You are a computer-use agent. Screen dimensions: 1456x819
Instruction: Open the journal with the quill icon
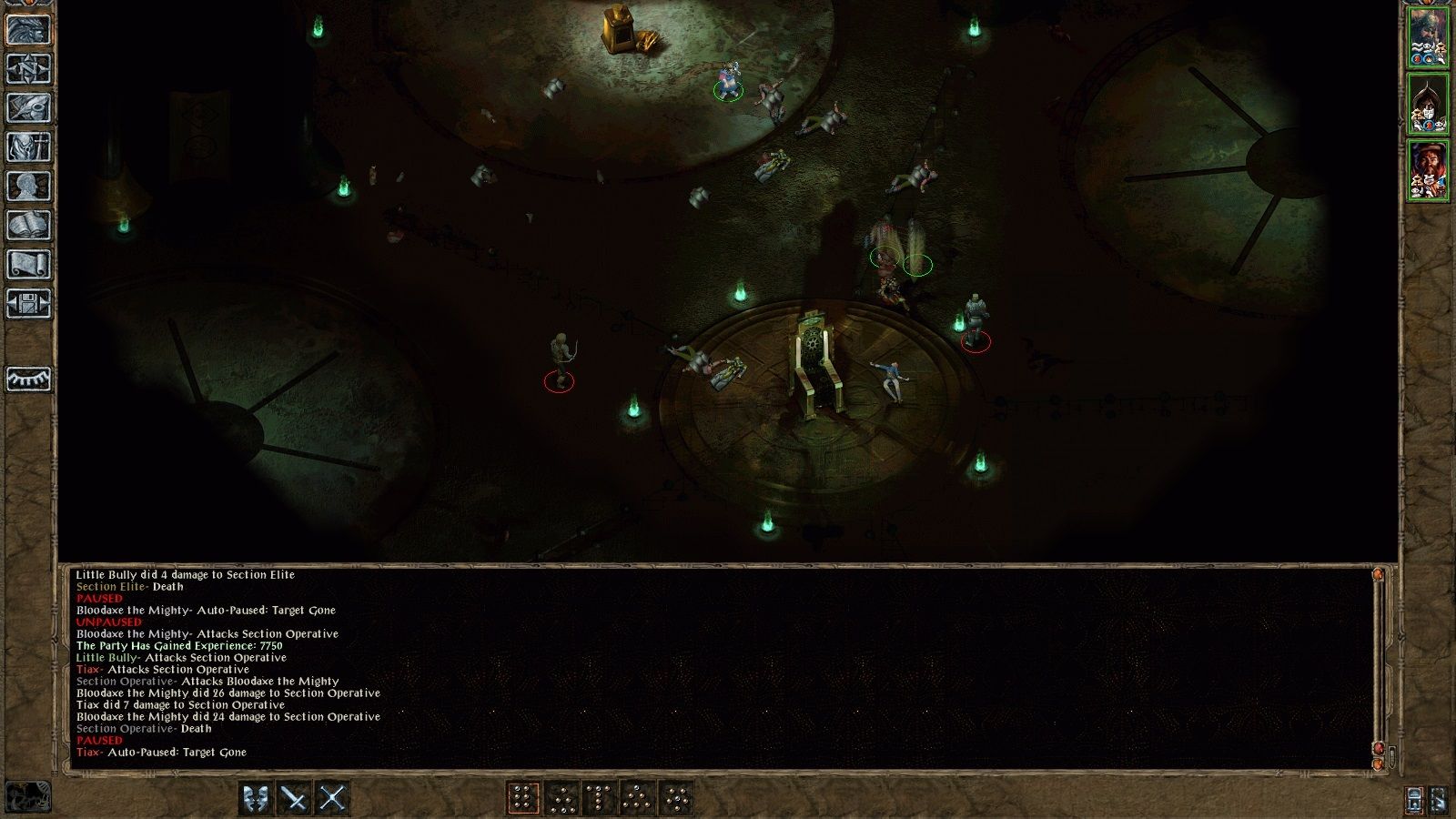pos(28,107)
